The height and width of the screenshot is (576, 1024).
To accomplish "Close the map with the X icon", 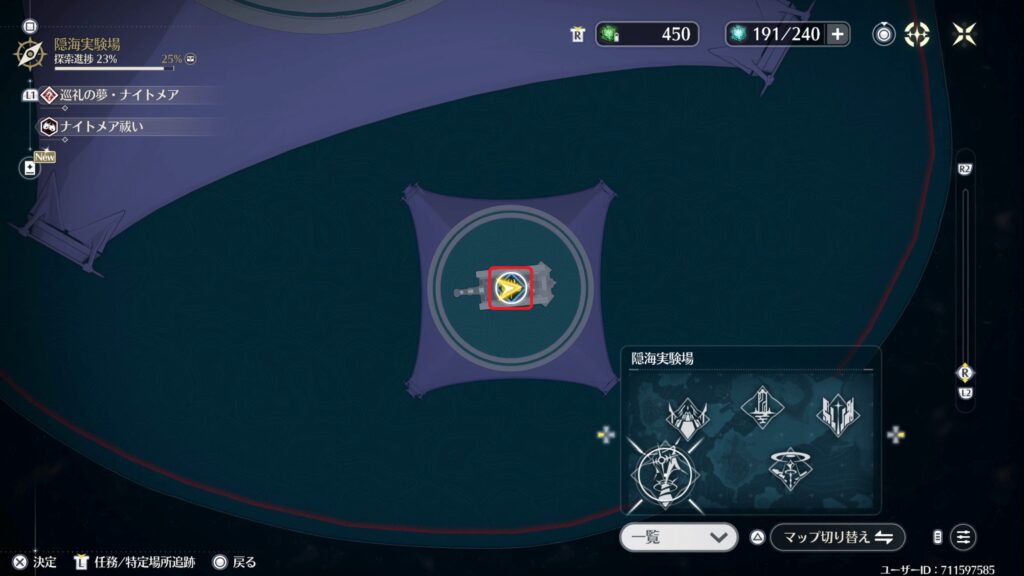I will [965, 34].
